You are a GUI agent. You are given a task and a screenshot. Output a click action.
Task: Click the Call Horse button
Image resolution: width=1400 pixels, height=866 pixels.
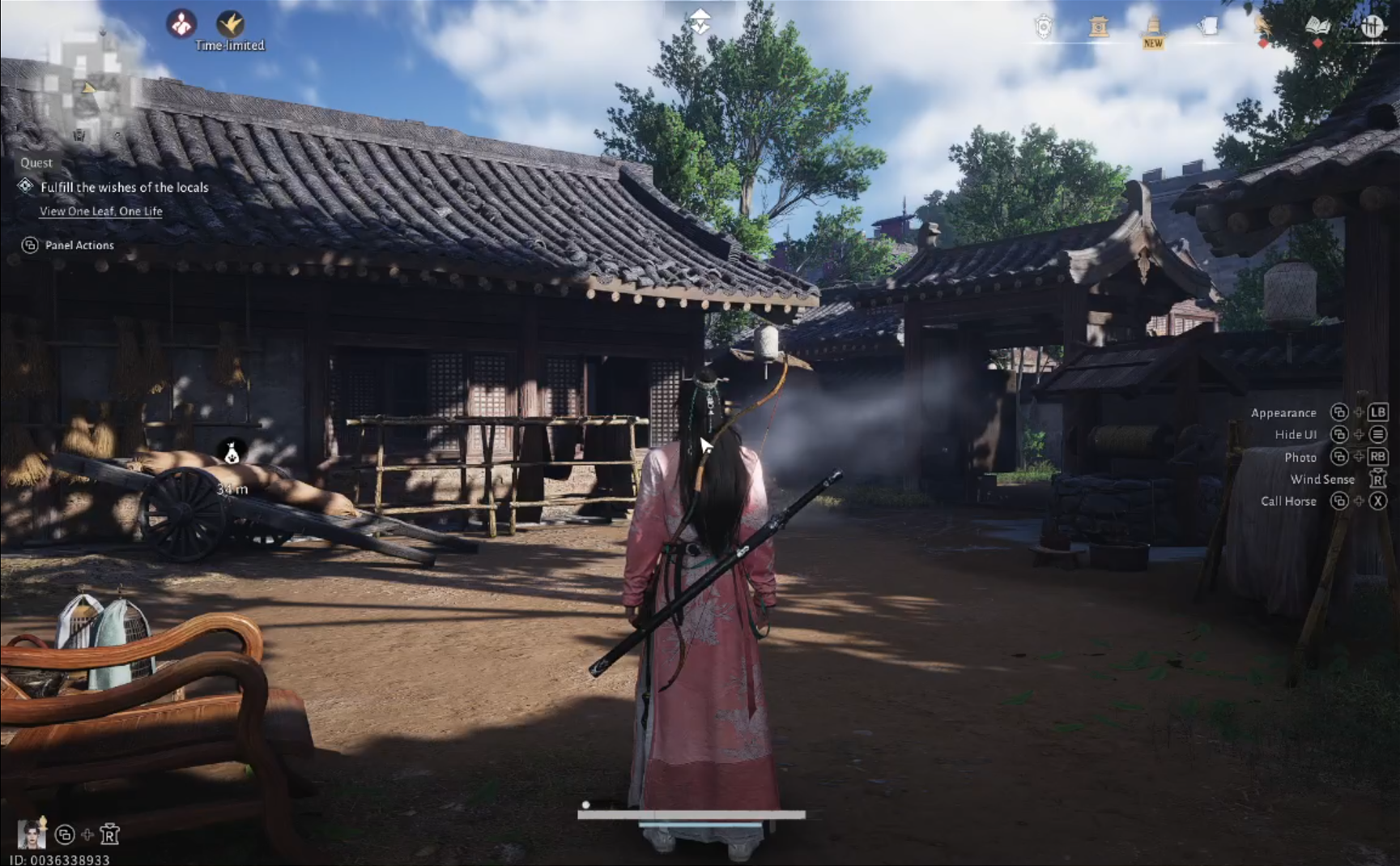pos(1289,501)
